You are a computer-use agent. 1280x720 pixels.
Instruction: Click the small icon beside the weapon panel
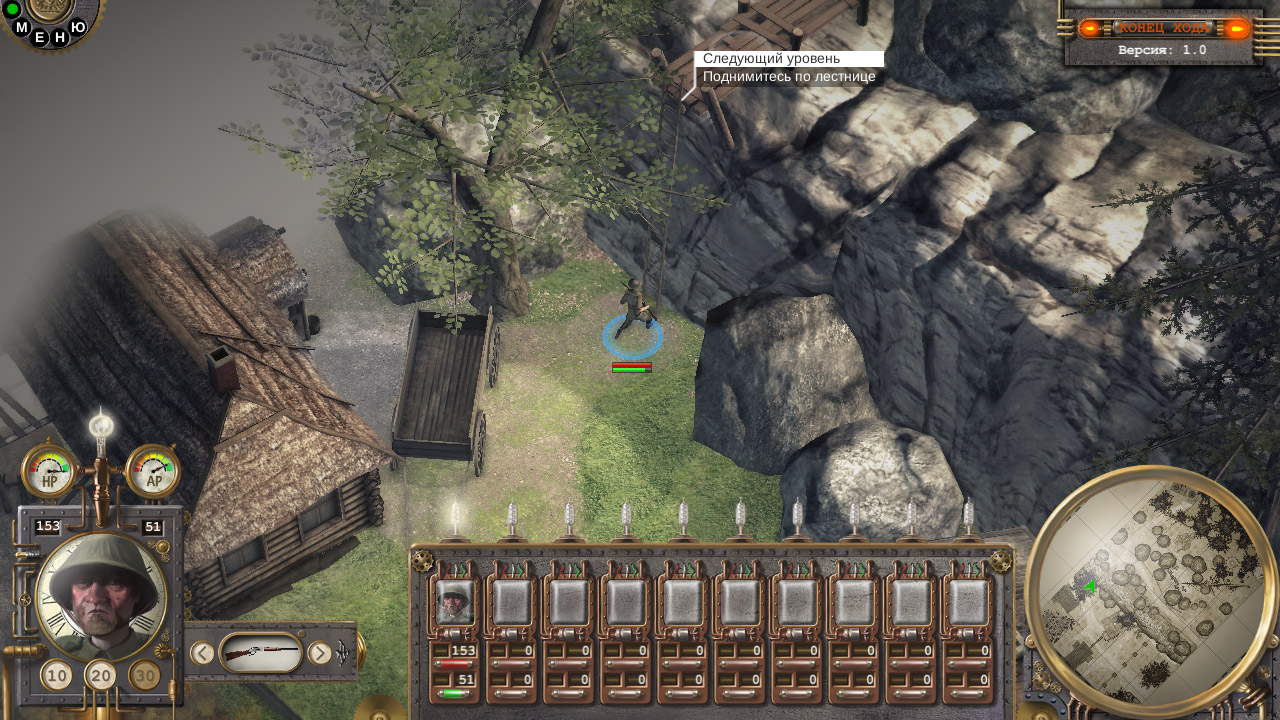tap(344, 655)
